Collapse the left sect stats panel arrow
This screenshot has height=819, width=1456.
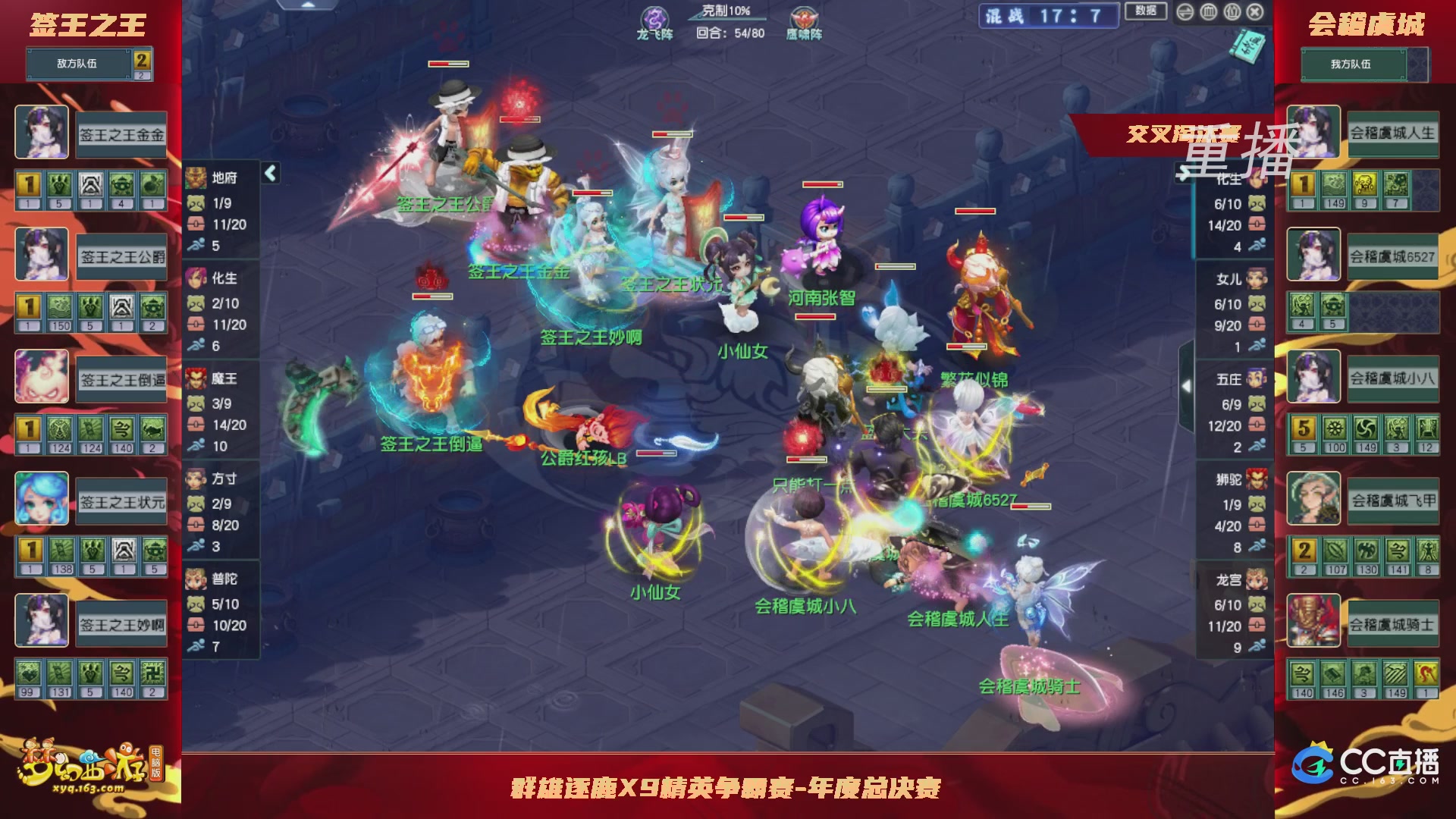tap(271, 174)
